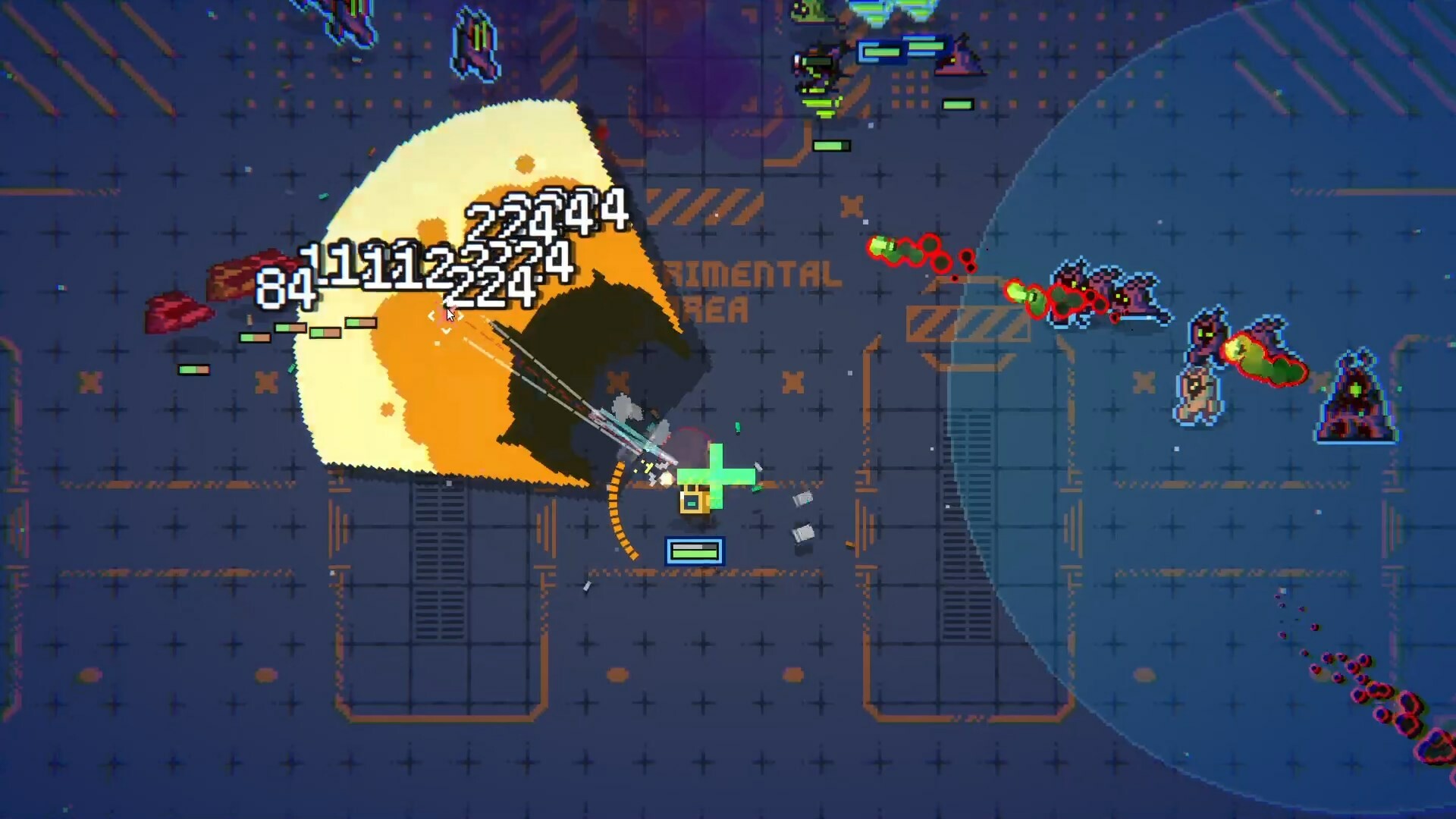The image size is (1456, 819).
Task: Click the damage number 84 on the left
Action: point(284,288)
